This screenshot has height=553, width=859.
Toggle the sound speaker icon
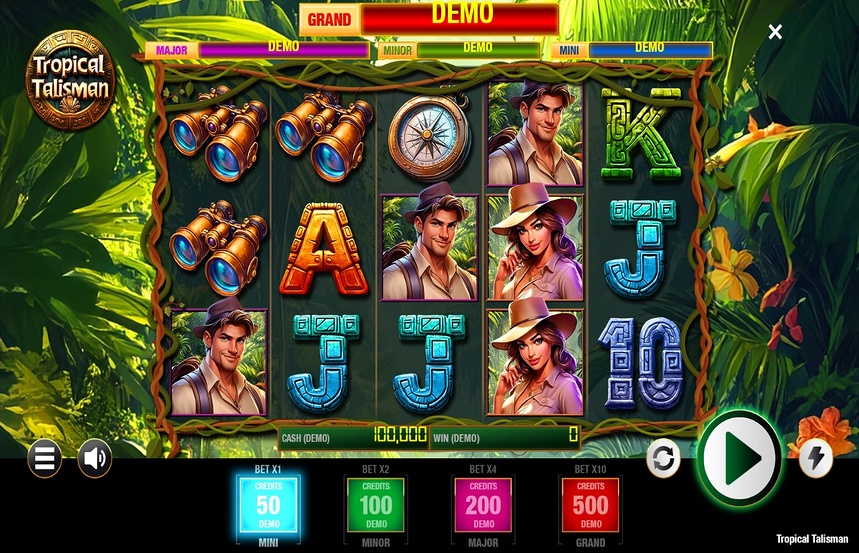tap(95, 458)
